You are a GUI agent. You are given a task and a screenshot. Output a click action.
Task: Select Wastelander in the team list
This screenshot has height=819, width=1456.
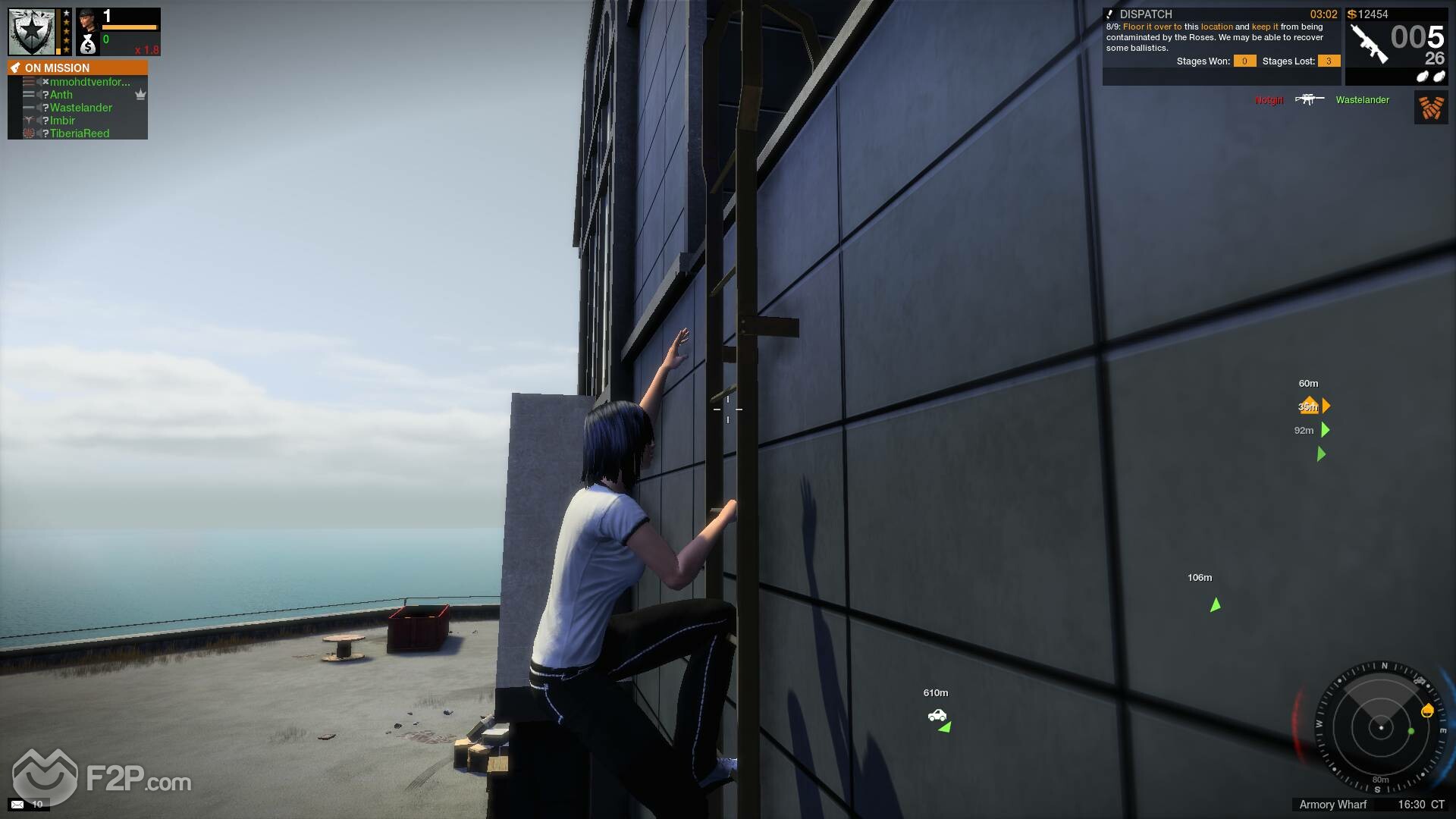click(x=80, y=108)
